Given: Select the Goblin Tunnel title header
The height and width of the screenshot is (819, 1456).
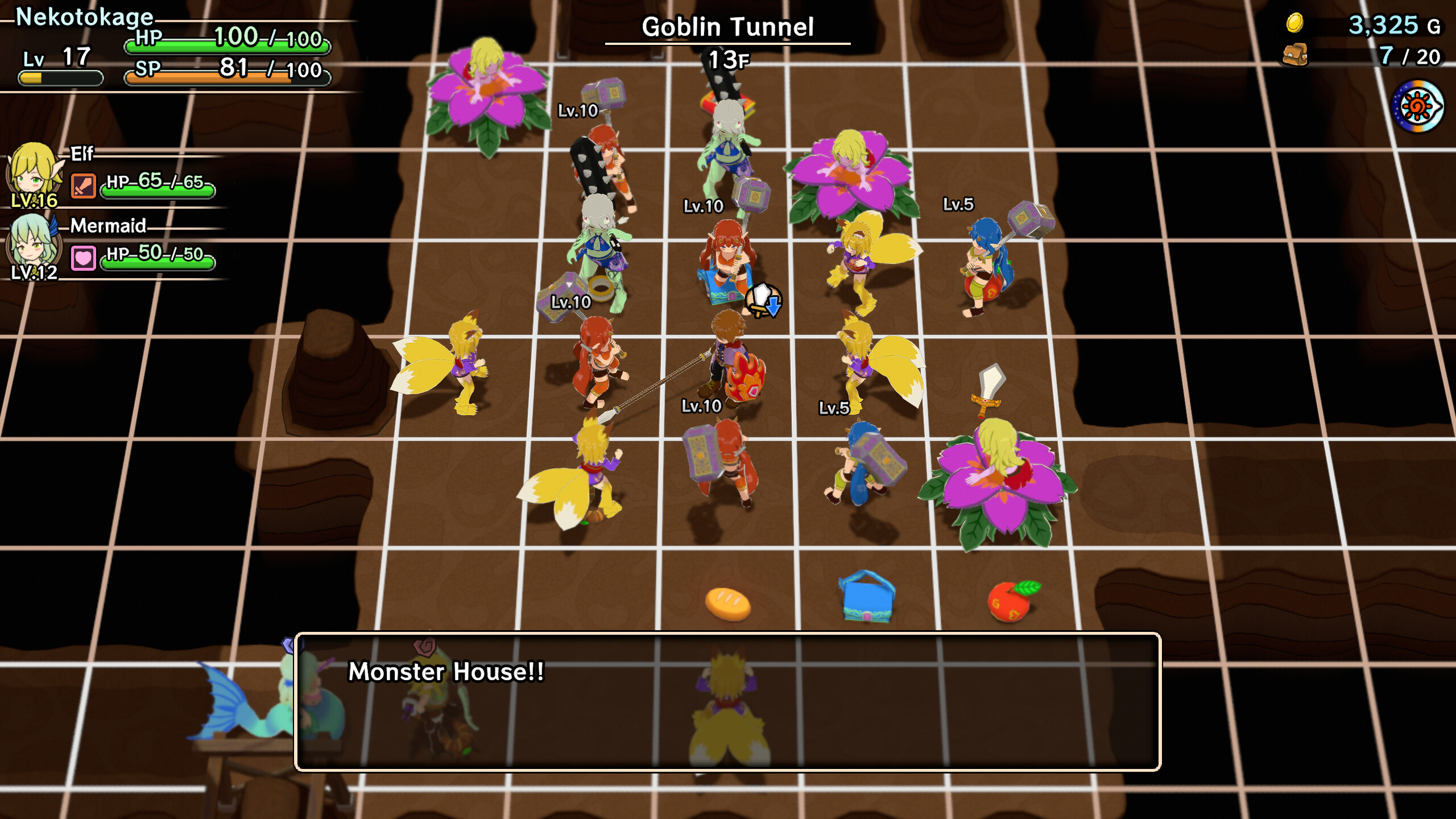Looking at the screenshot, I should coord(728,26).
